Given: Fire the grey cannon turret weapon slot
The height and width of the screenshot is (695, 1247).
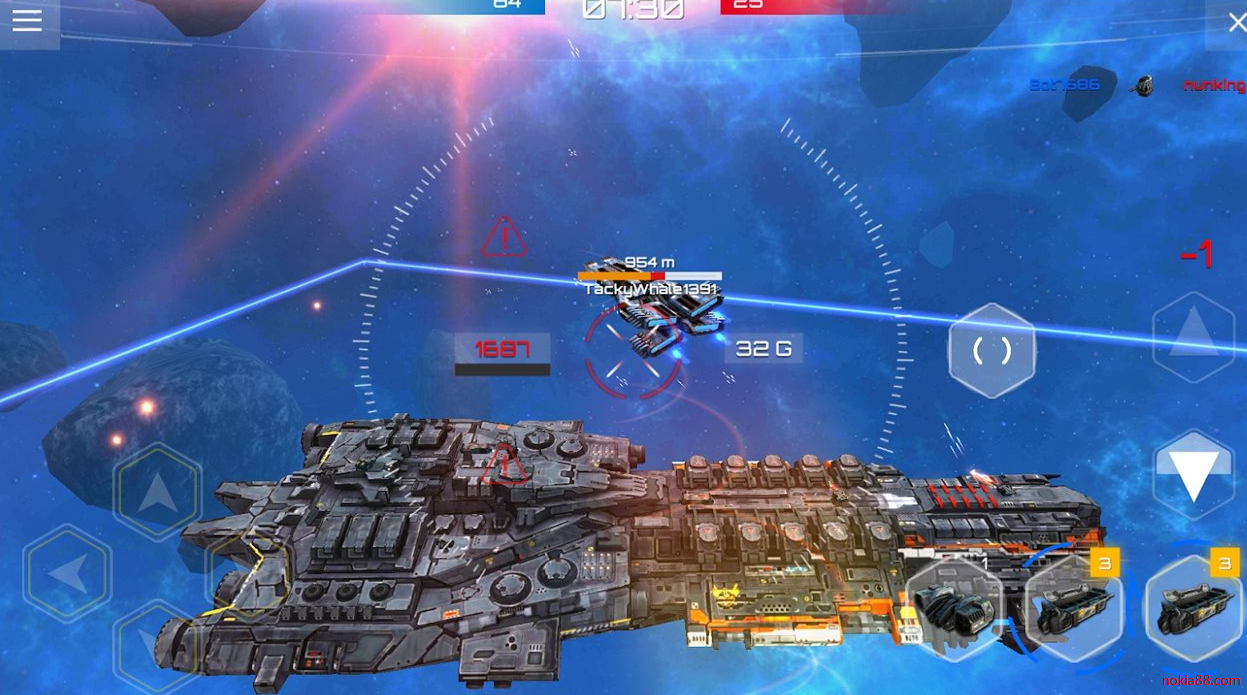Looking at the screenshot, I should coord(953,607).
